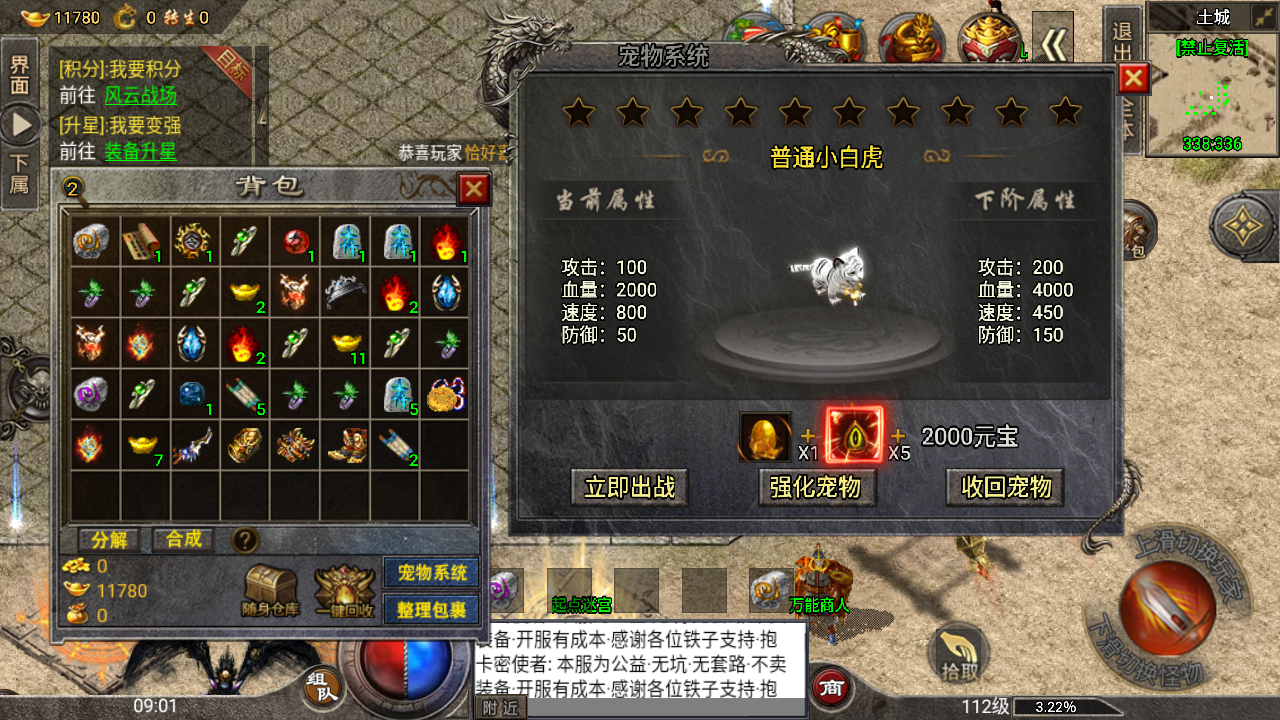Screen dimensions: 1280x720
Task: Follow the 风云战场 quest link
Action: (141, 96)
